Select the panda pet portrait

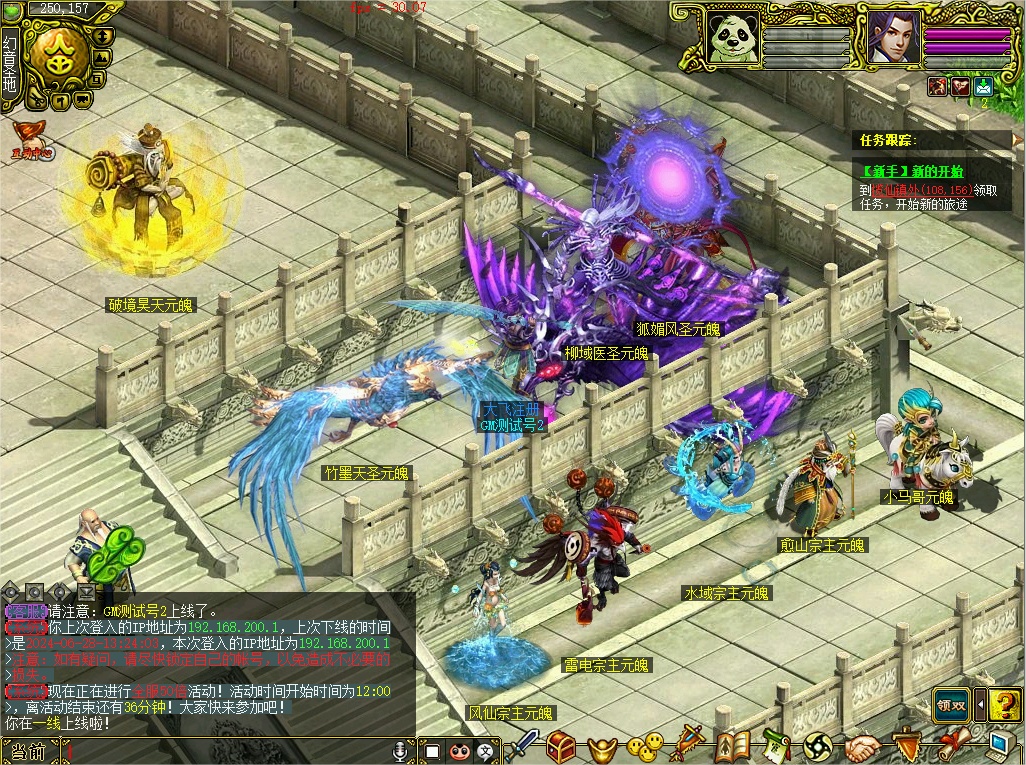(x=733, y=37)
